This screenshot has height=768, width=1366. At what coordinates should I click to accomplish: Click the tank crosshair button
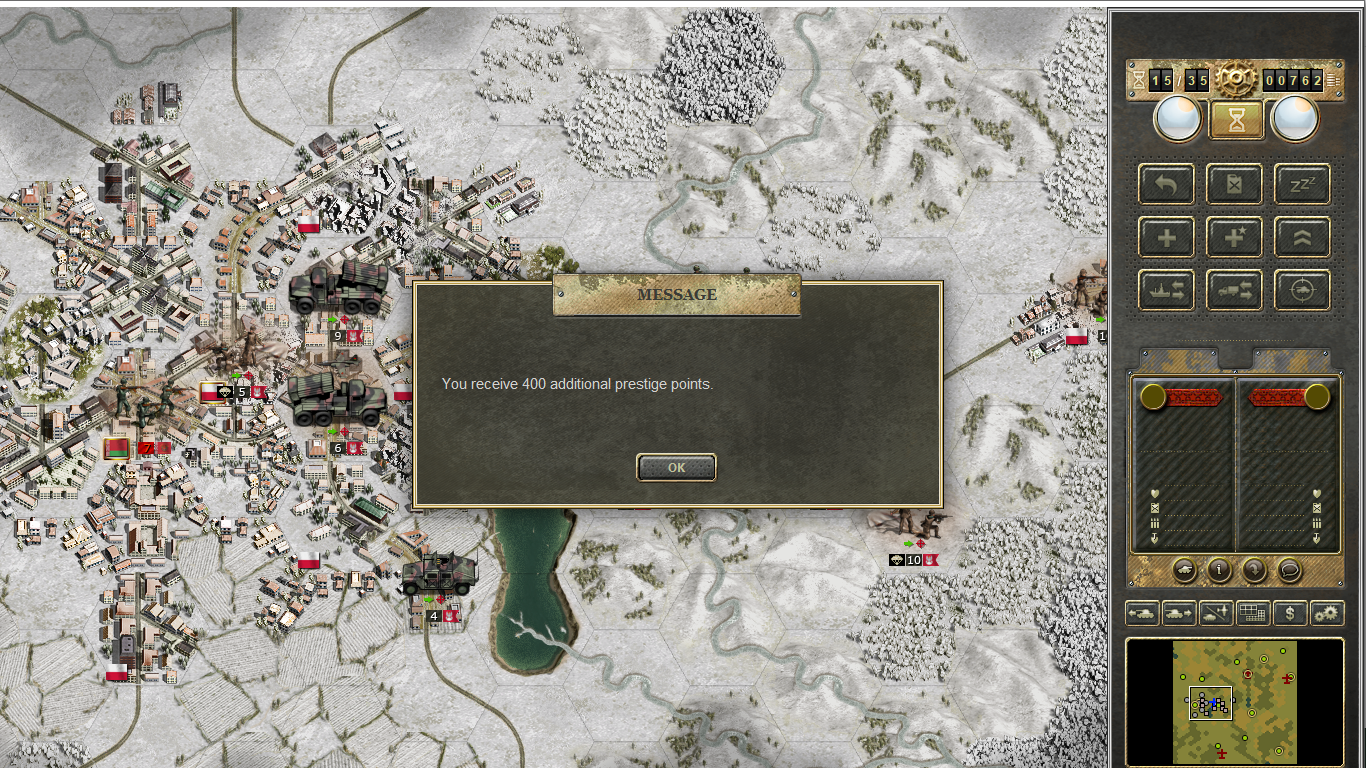click(1302, 291)
